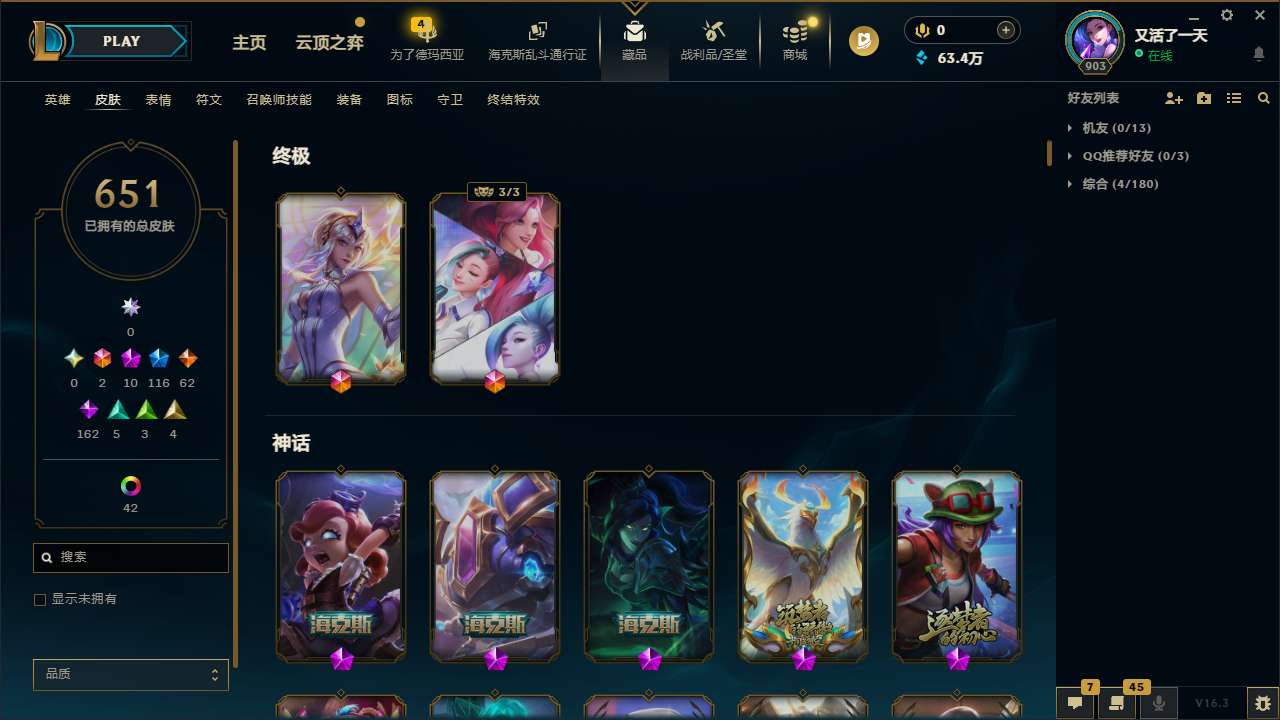The height and width of the screenshot is (720, 1280).
Task: Click the friends list view icon
Action: pyautogui.click(x=1234, y=98)
